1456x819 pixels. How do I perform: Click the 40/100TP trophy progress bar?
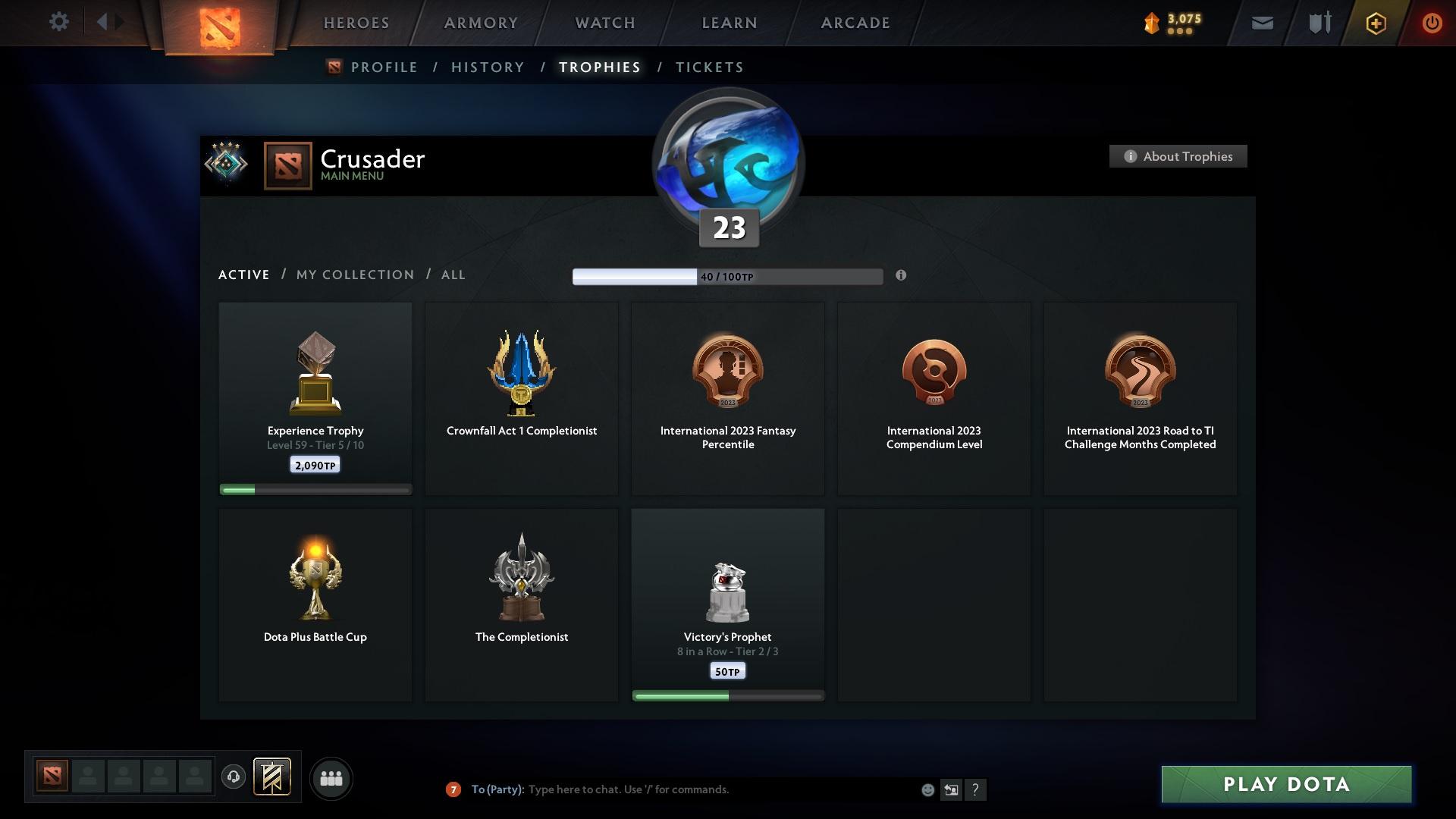(x=728, y=276)
